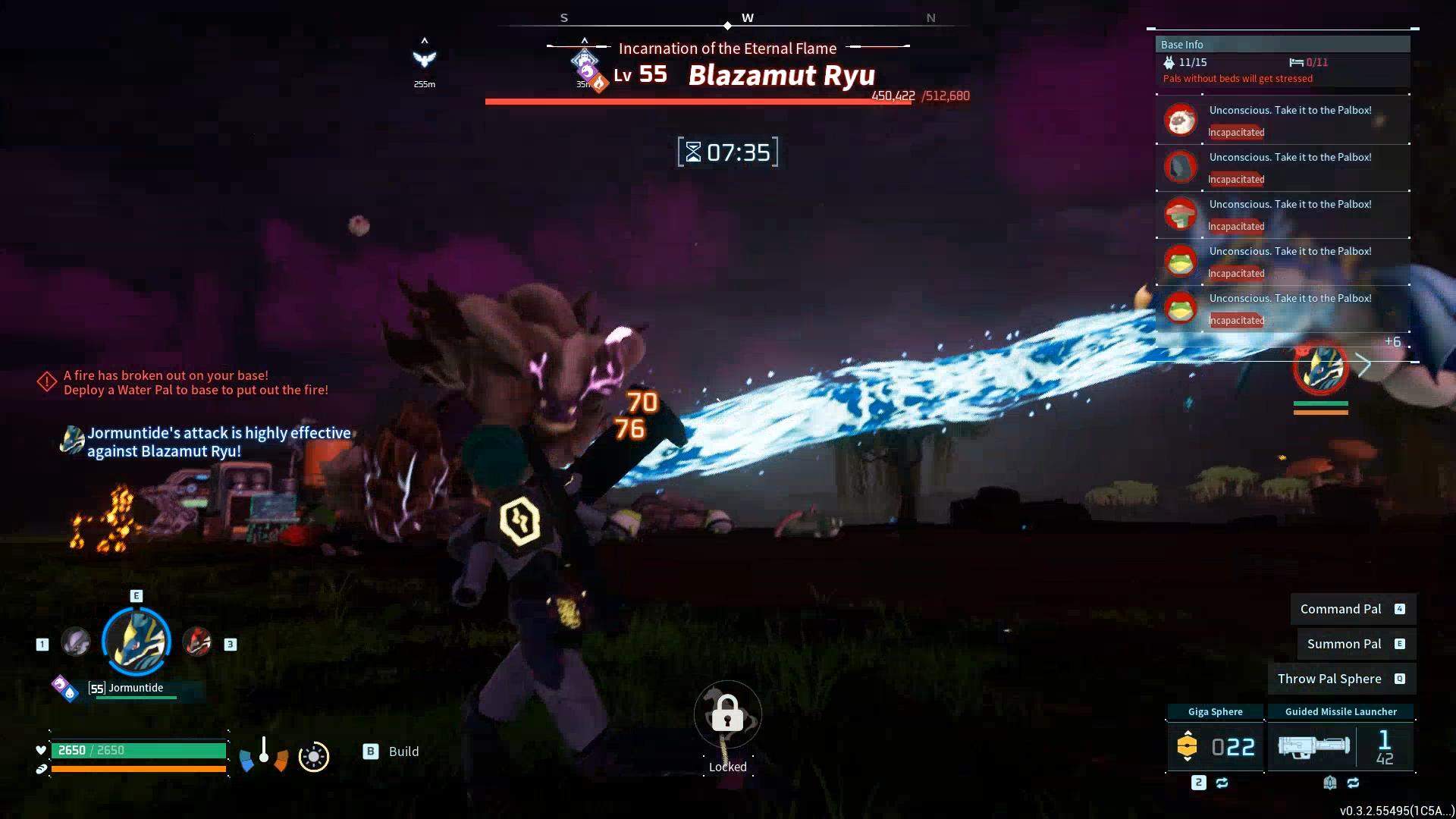Click the arrow beside Jormuntide's round portrait
This screenshot has height=819, width=1456.
pyautogui.click(x=1364, y=366)
